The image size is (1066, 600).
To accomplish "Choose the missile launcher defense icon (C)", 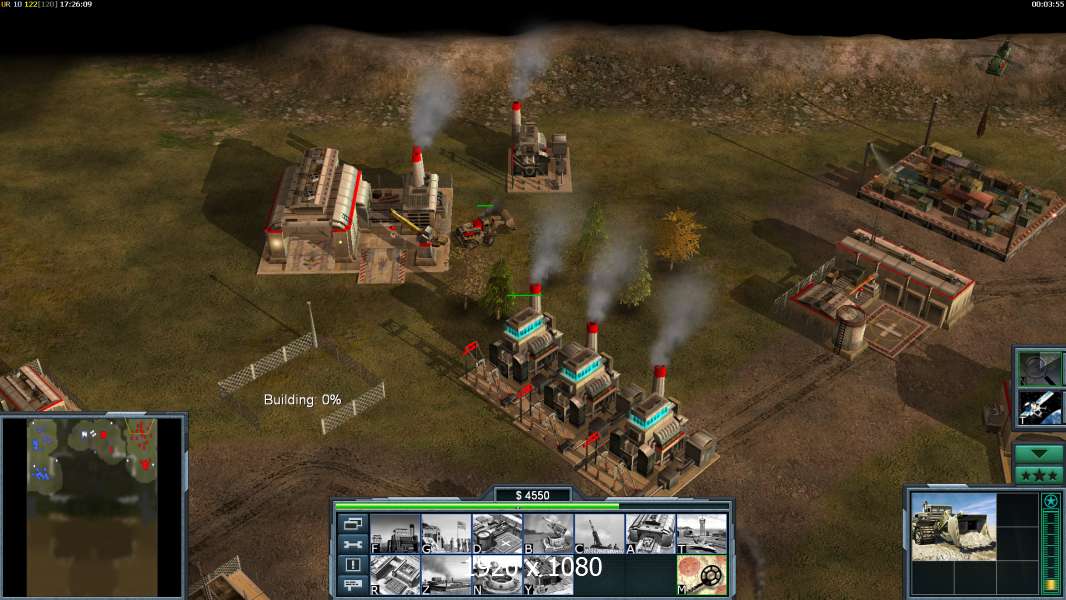I will [x=599, y=533].
